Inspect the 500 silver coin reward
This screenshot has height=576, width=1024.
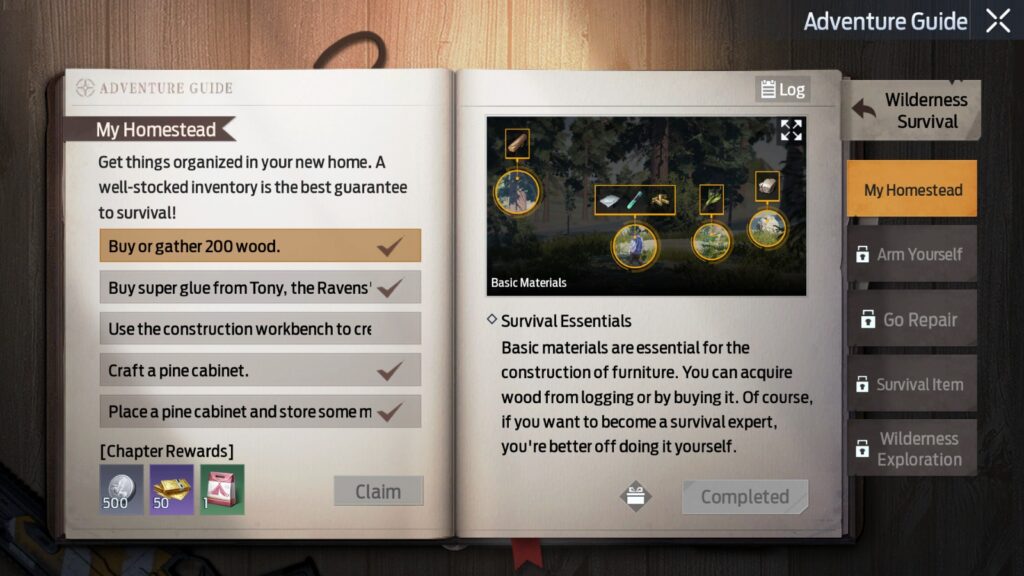point(121,489)
